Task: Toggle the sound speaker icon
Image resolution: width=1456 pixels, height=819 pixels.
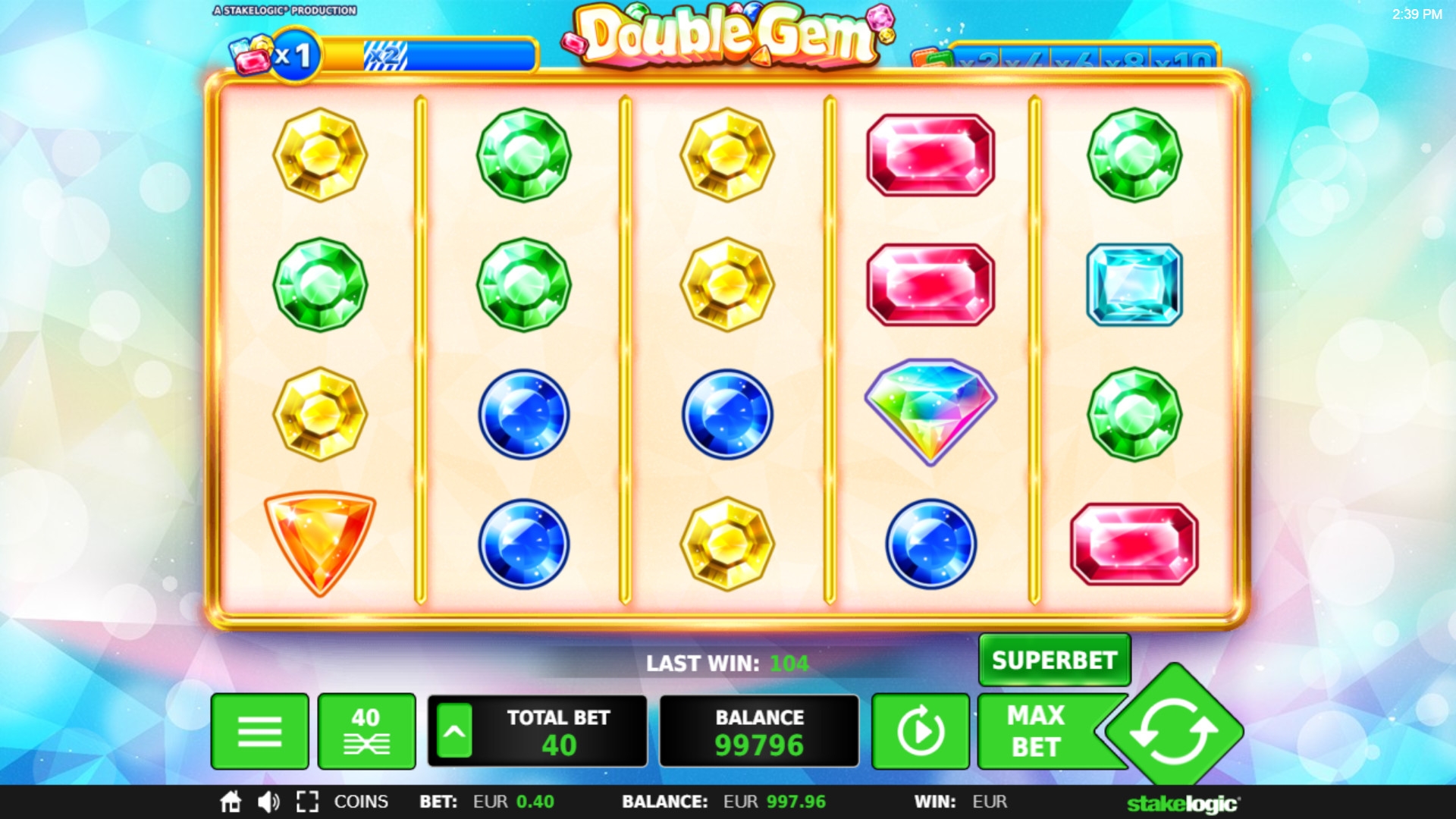Action: (268, 802)
